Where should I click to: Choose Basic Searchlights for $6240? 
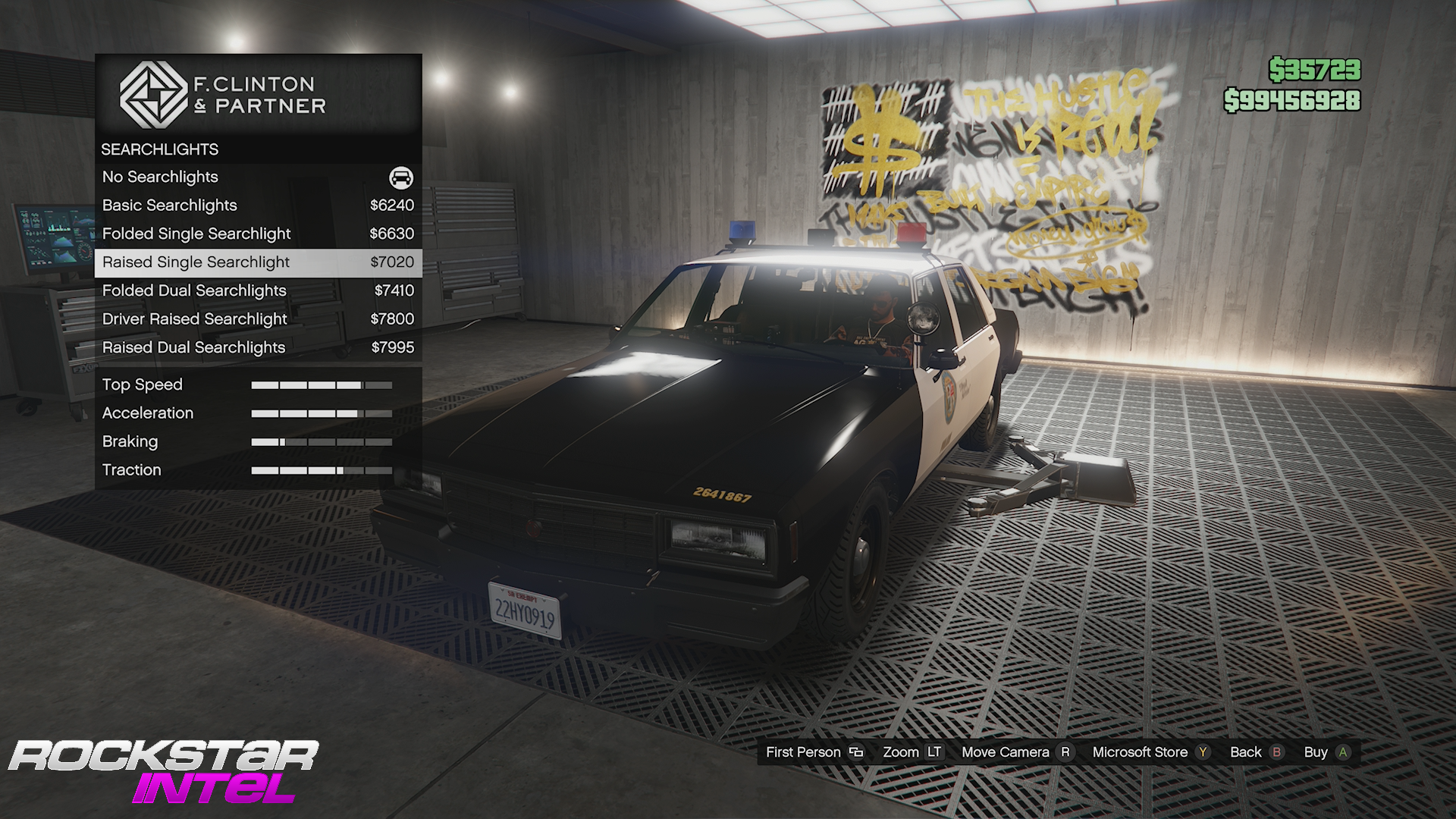point(258,206)
